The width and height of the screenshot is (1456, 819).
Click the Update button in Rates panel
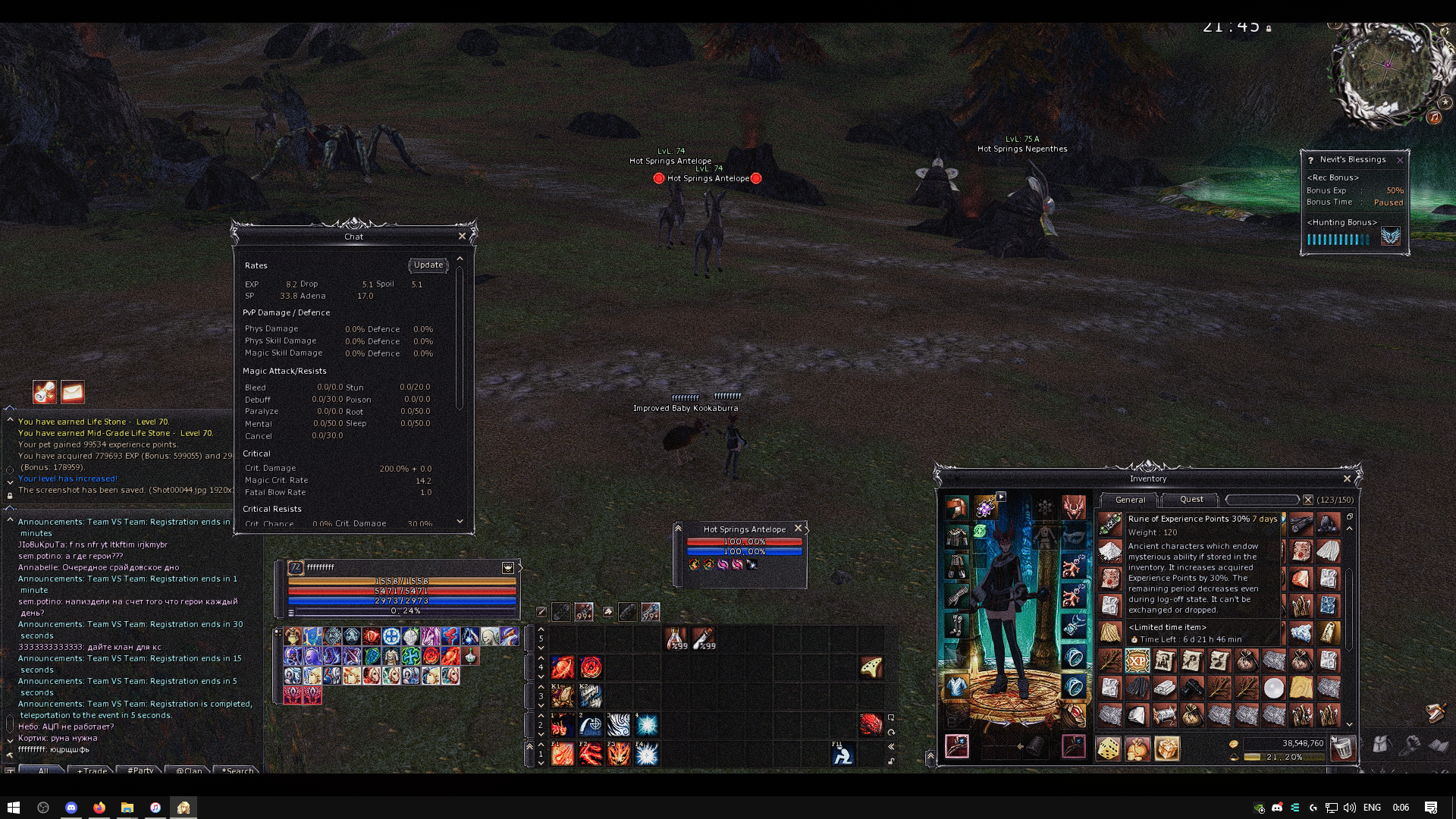(x=428, y=265)
